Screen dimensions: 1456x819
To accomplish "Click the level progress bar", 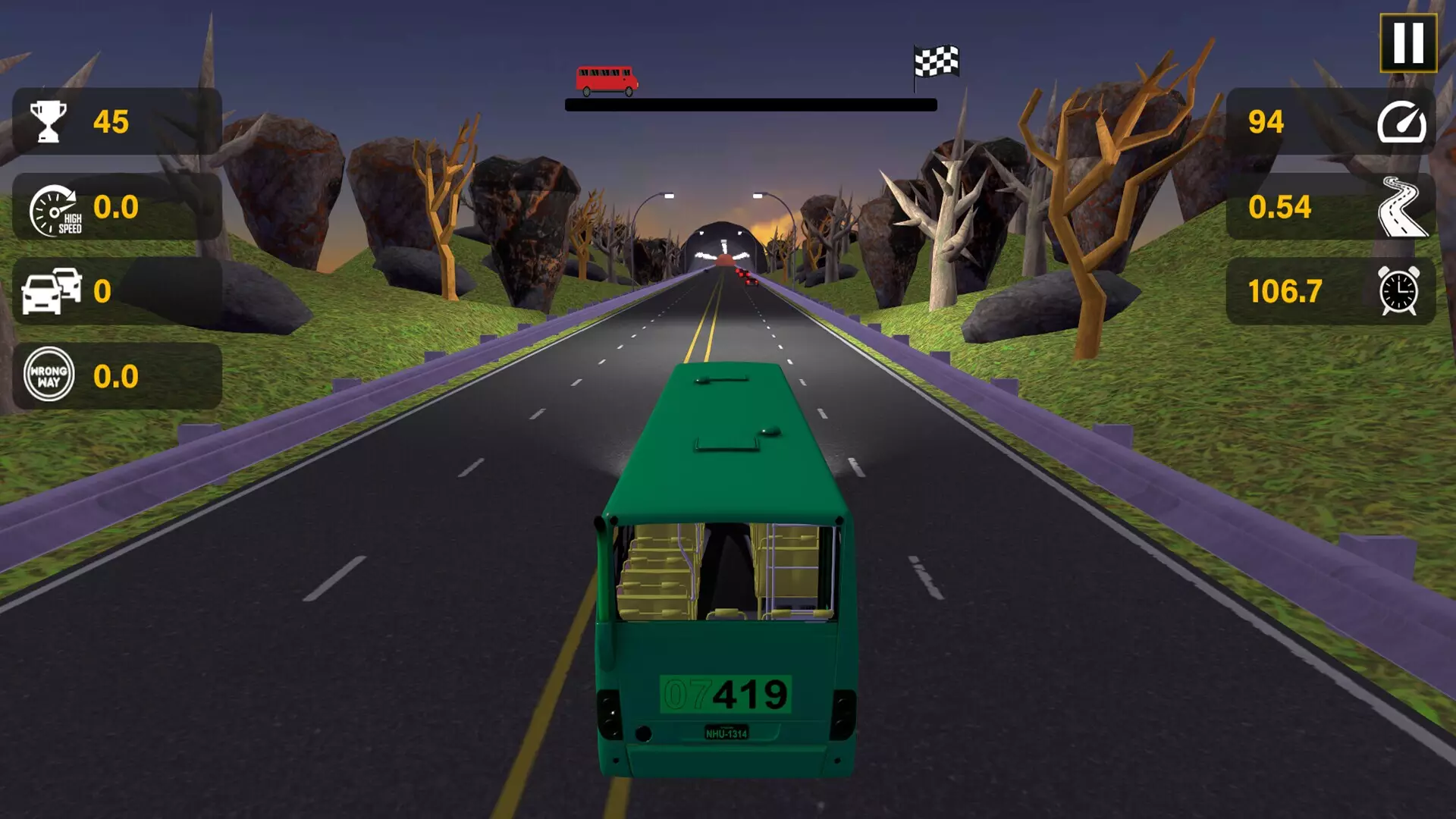I will 755,105.
